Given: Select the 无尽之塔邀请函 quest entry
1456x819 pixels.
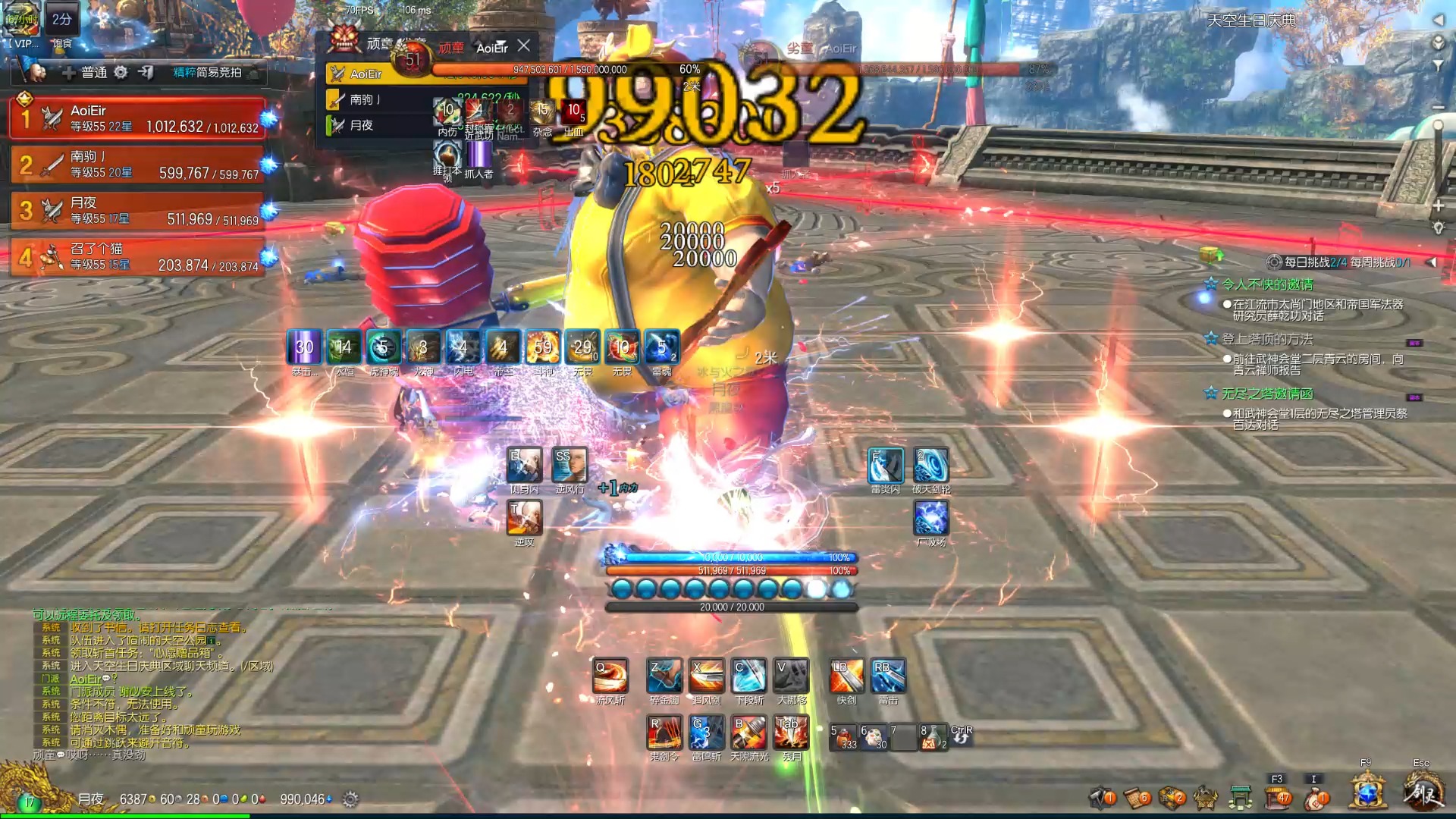Looking at the screenshot, I should coord(1267,394).
